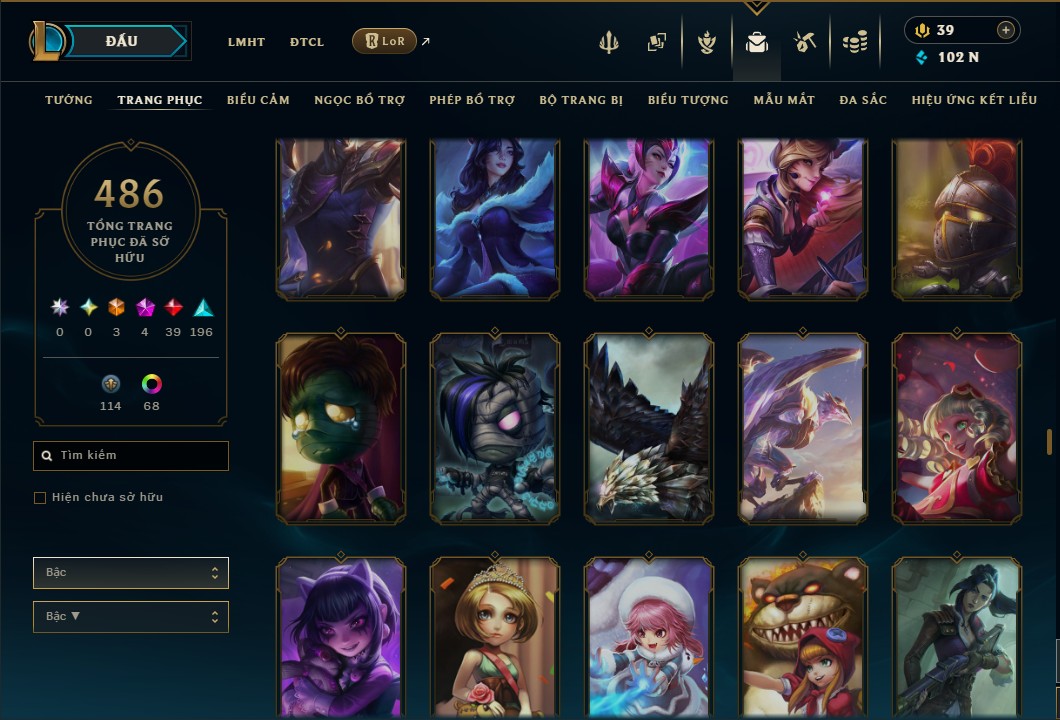Open the crafting hammer icon
Screen dimensions: 1060x720
[x=805, y=42]
